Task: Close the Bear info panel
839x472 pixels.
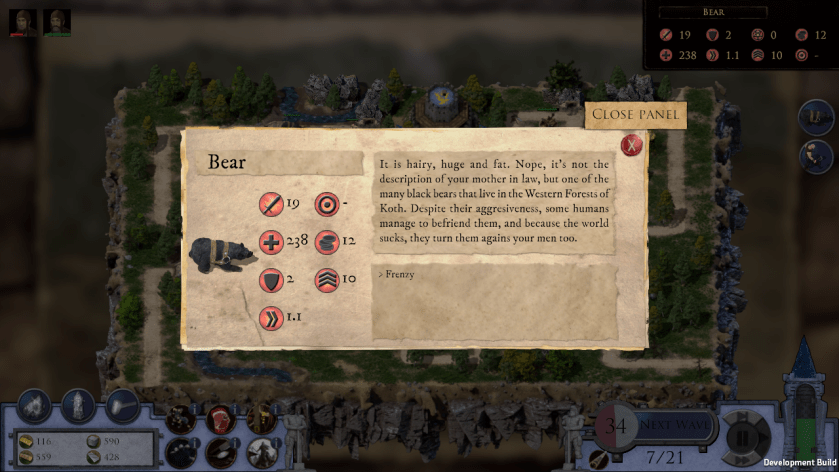Action: point(631,144)
